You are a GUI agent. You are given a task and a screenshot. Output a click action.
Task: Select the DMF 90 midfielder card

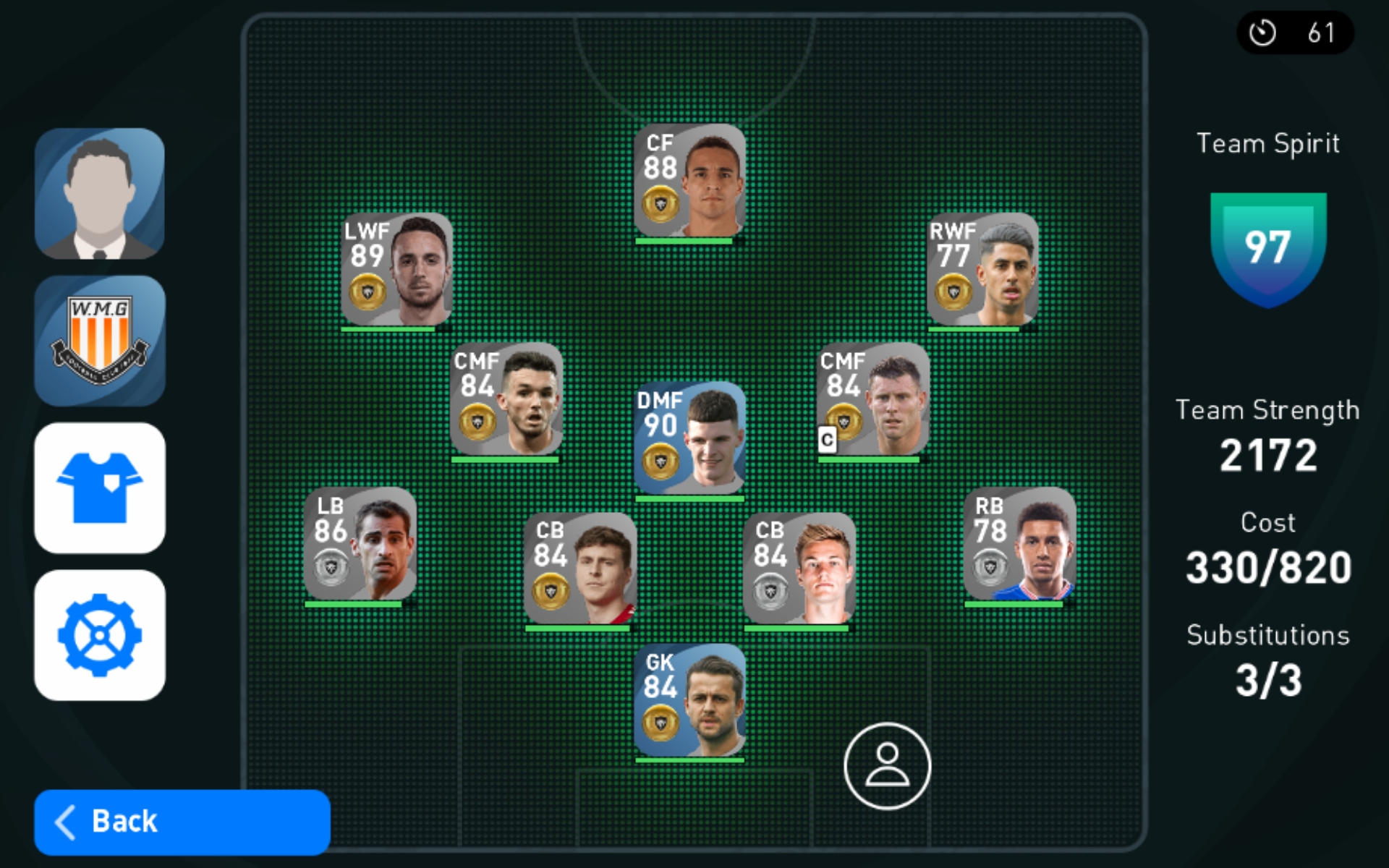click(x=689, y=438)
